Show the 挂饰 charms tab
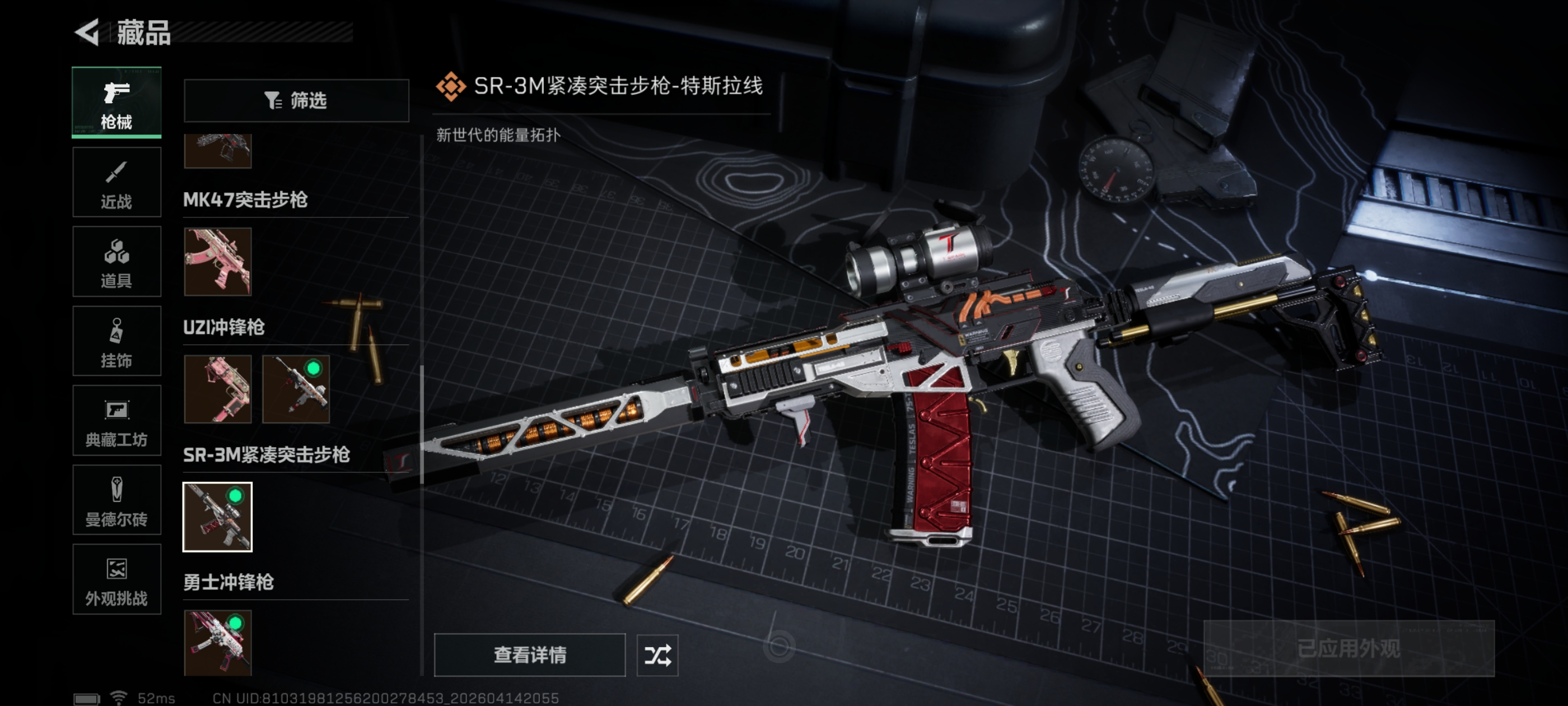The height and width of the screenshot is (706, 1568). [x=116, y=341]
